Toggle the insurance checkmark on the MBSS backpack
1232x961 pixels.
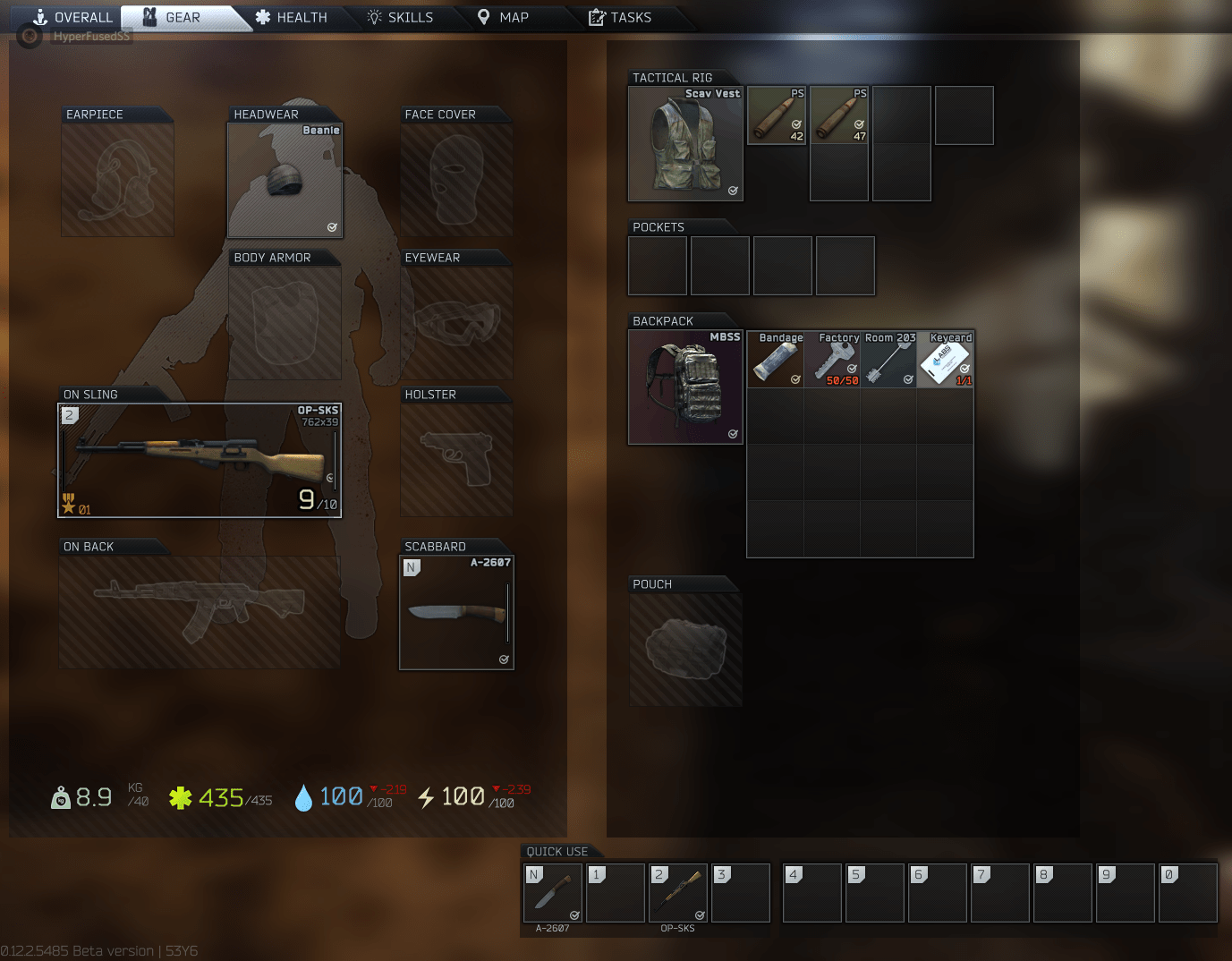733,433
